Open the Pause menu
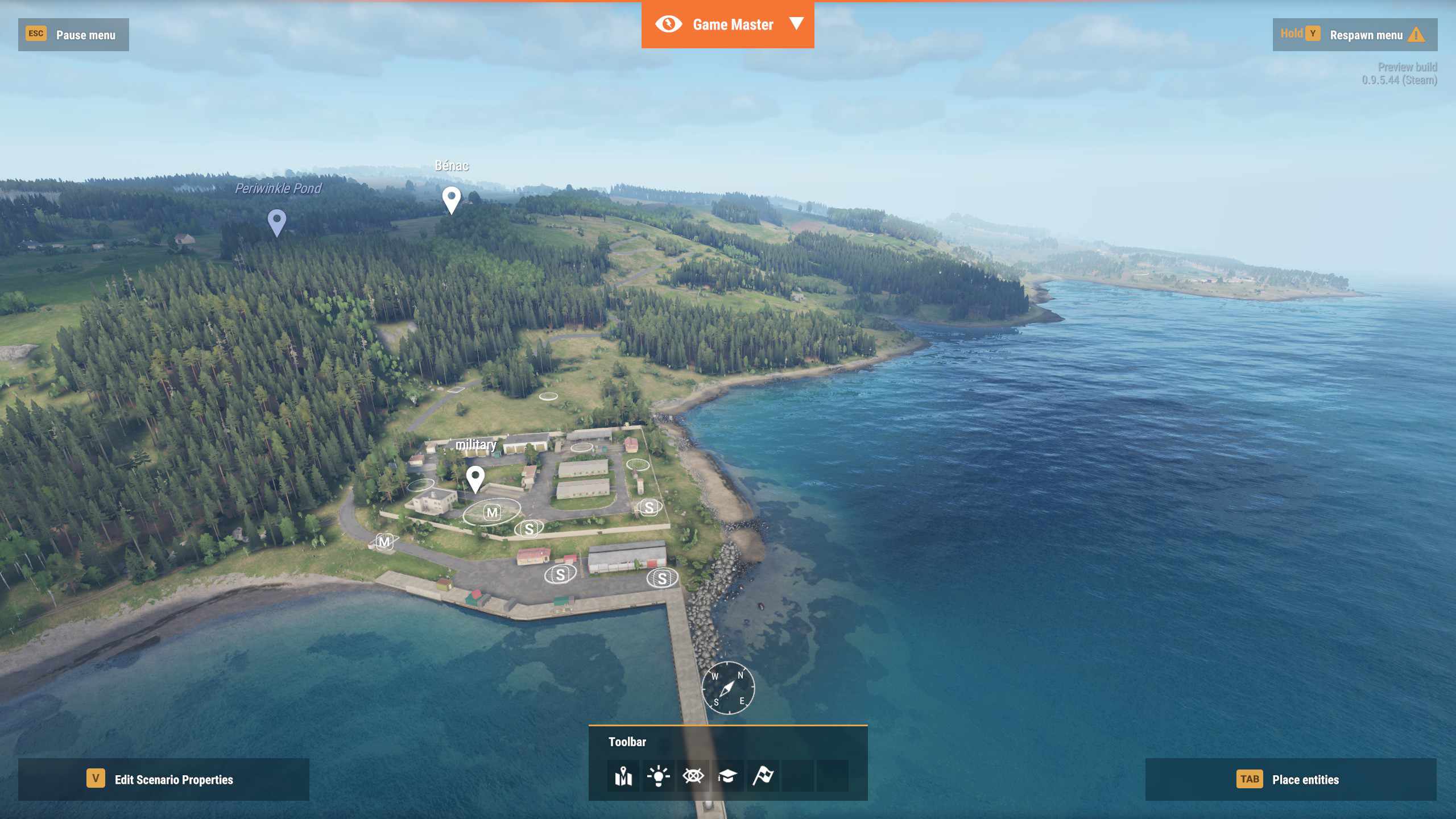The image size is (1456, 819). (73, 35)
